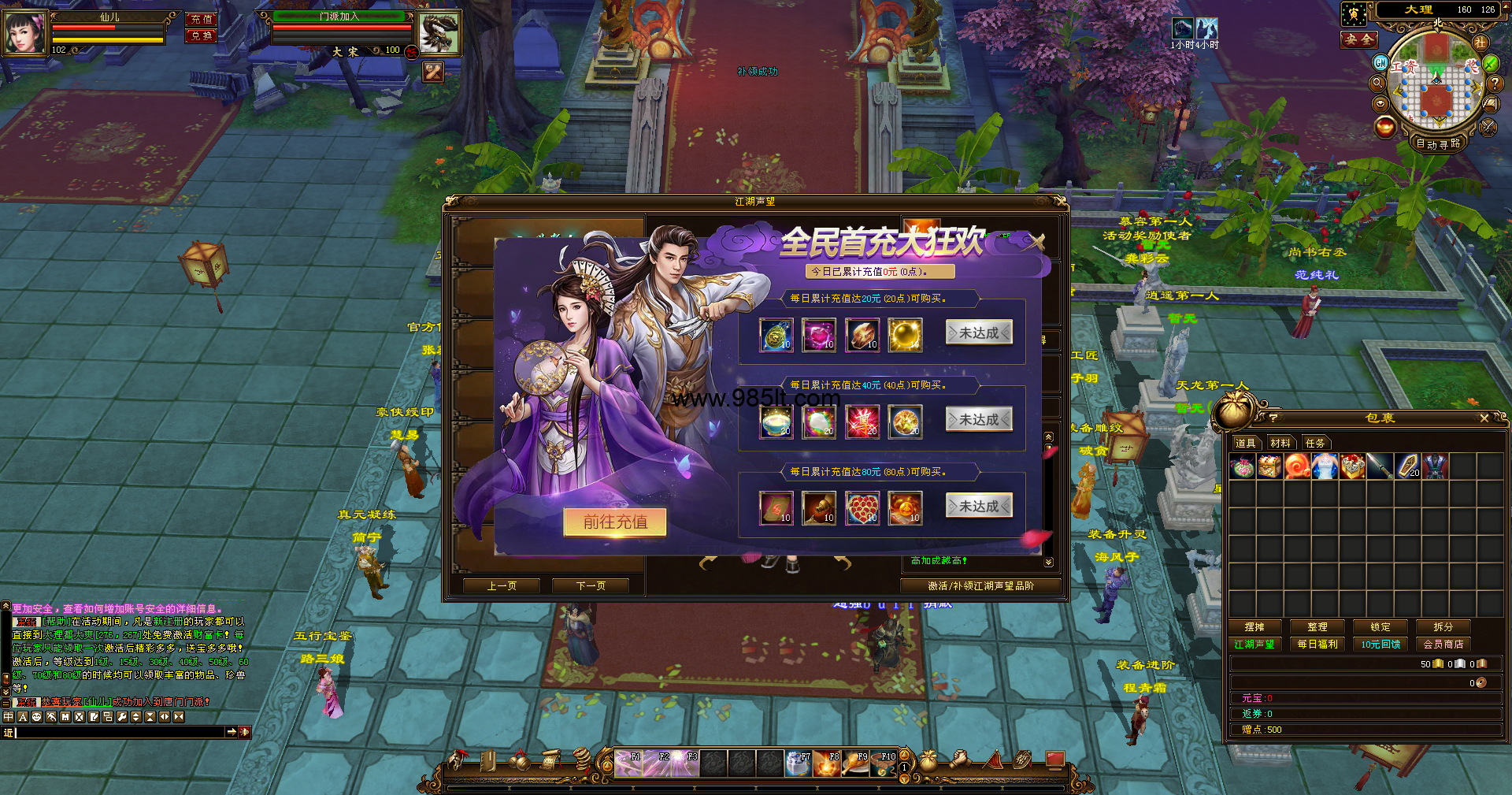Click the 前往充值 recharge button
Image resolution: width=1512 pixels, height=795 pixels.
[615, 522]
